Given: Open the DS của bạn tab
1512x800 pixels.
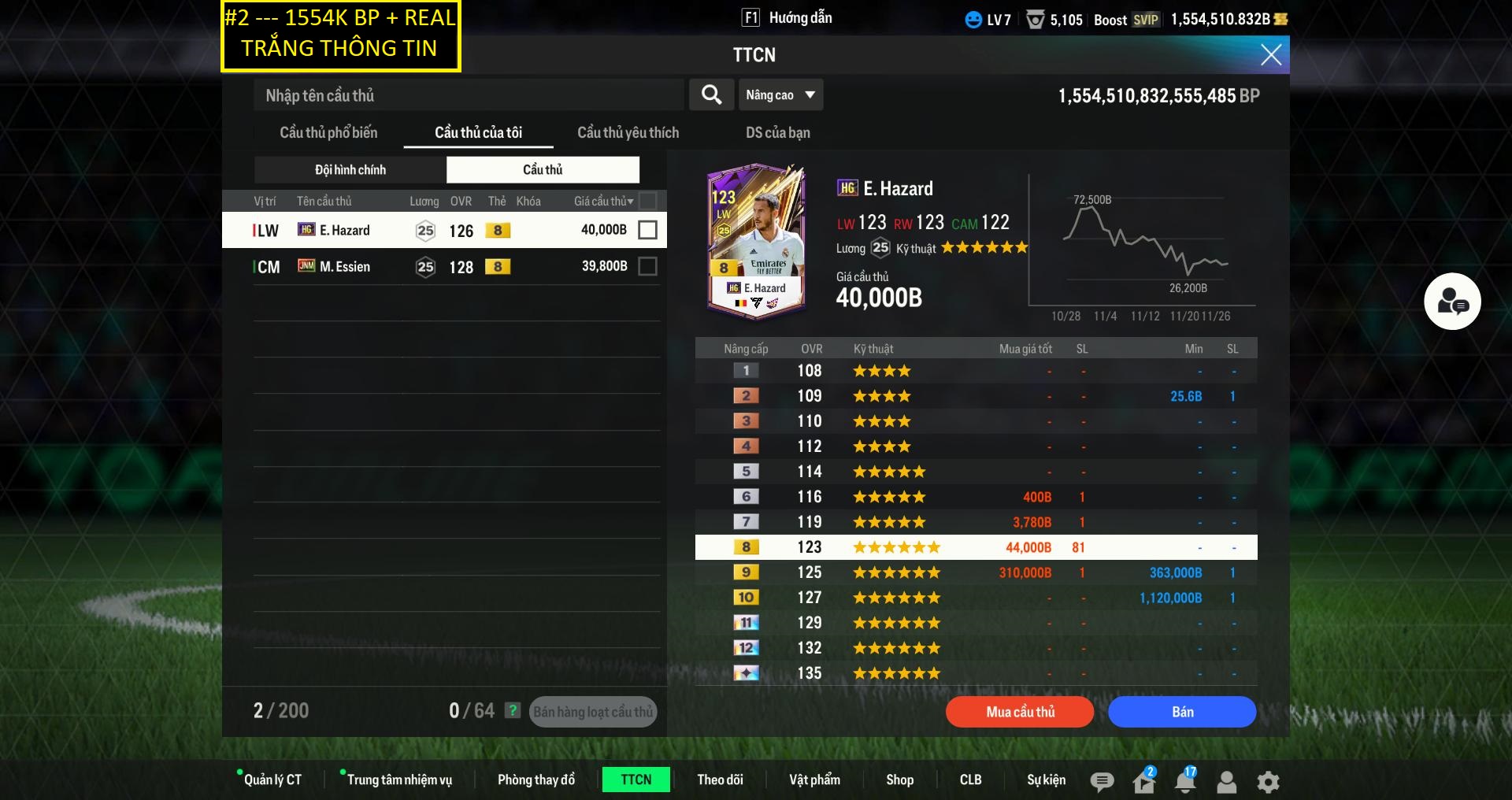Looking at the screenshot, I should [777, 132].
